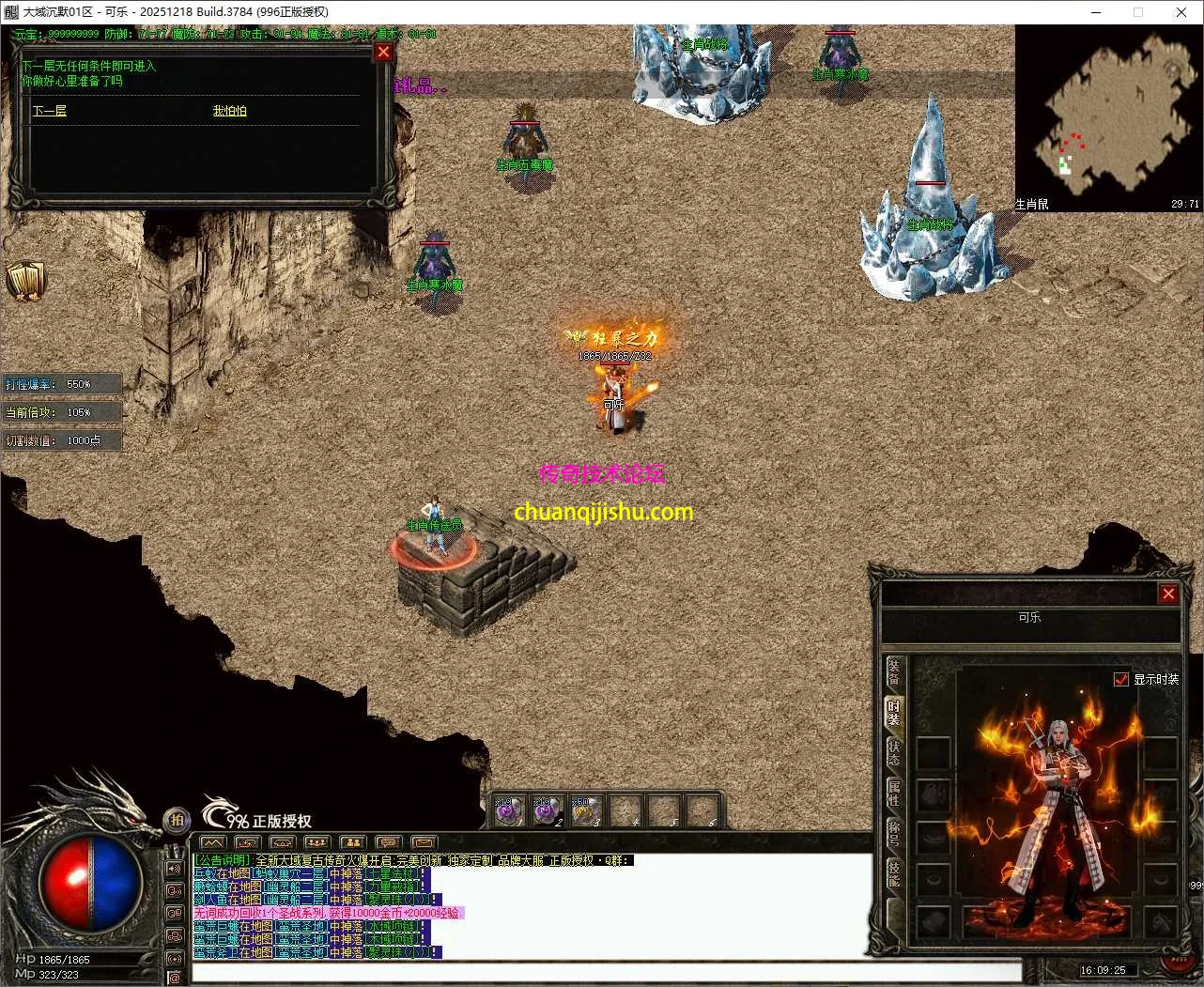Click the fan-shaped icon on the left edge

25,280
